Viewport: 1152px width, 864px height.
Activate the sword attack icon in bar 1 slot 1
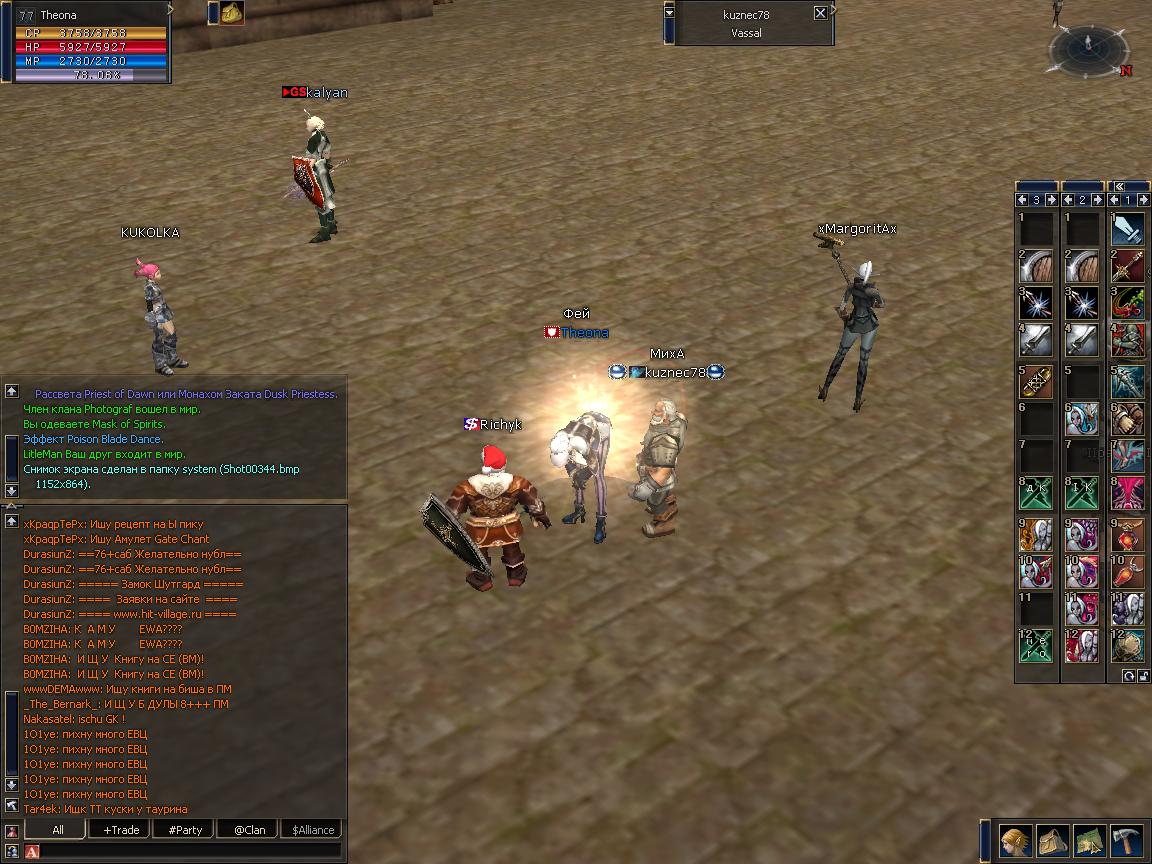click(1129, 229)
